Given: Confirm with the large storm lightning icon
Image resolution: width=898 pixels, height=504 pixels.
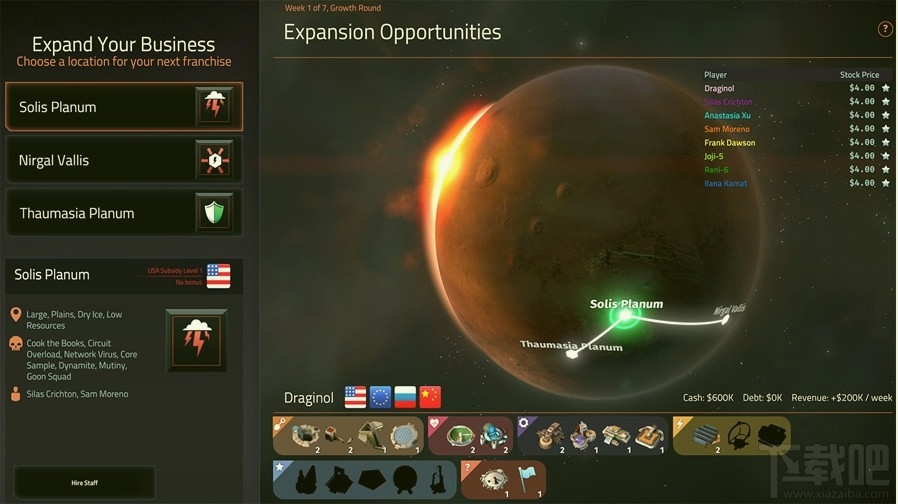Looking at the screenshot, I should [196, 340].
